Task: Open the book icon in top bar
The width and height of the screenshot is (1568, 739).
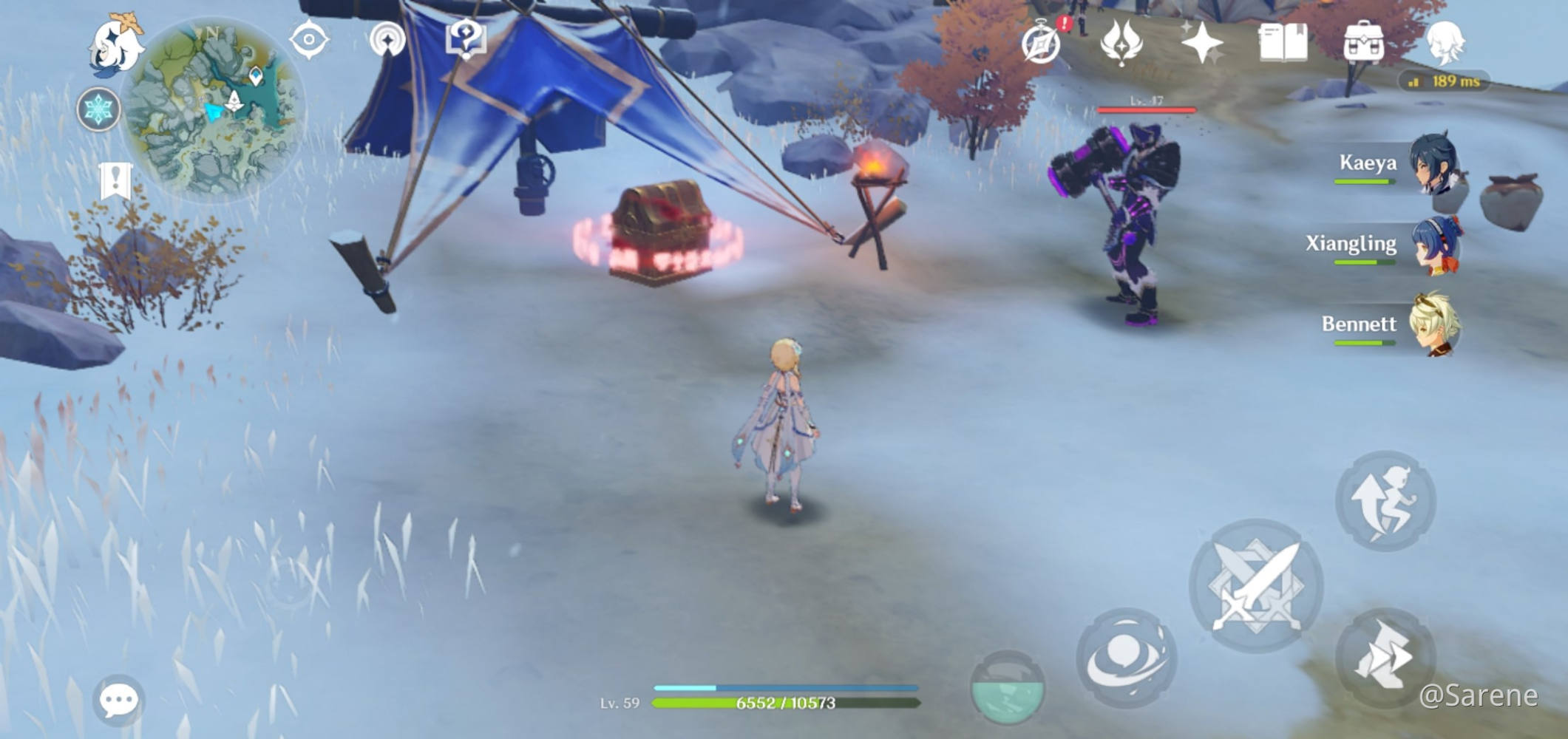Action: (x=1283, y=43)
